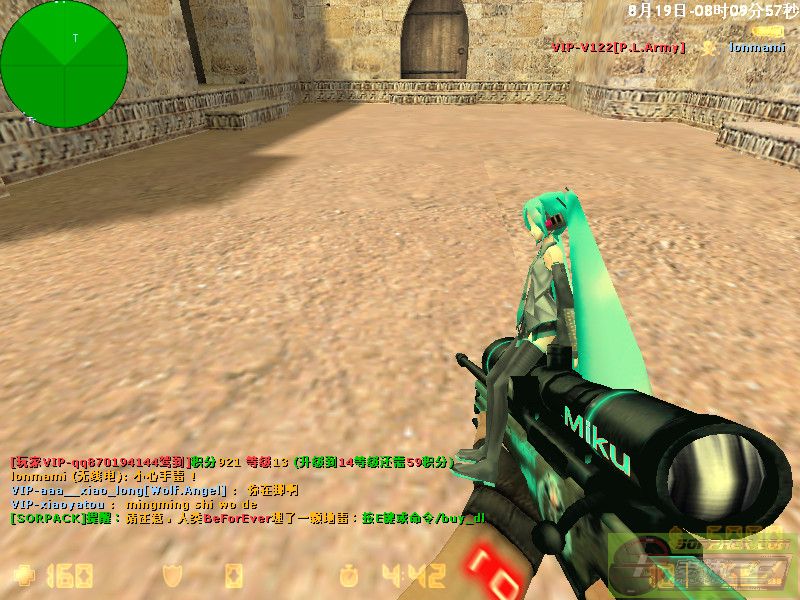Select the VIP-V122[P.L.Army] kill feed entry

tap(619, 47)
